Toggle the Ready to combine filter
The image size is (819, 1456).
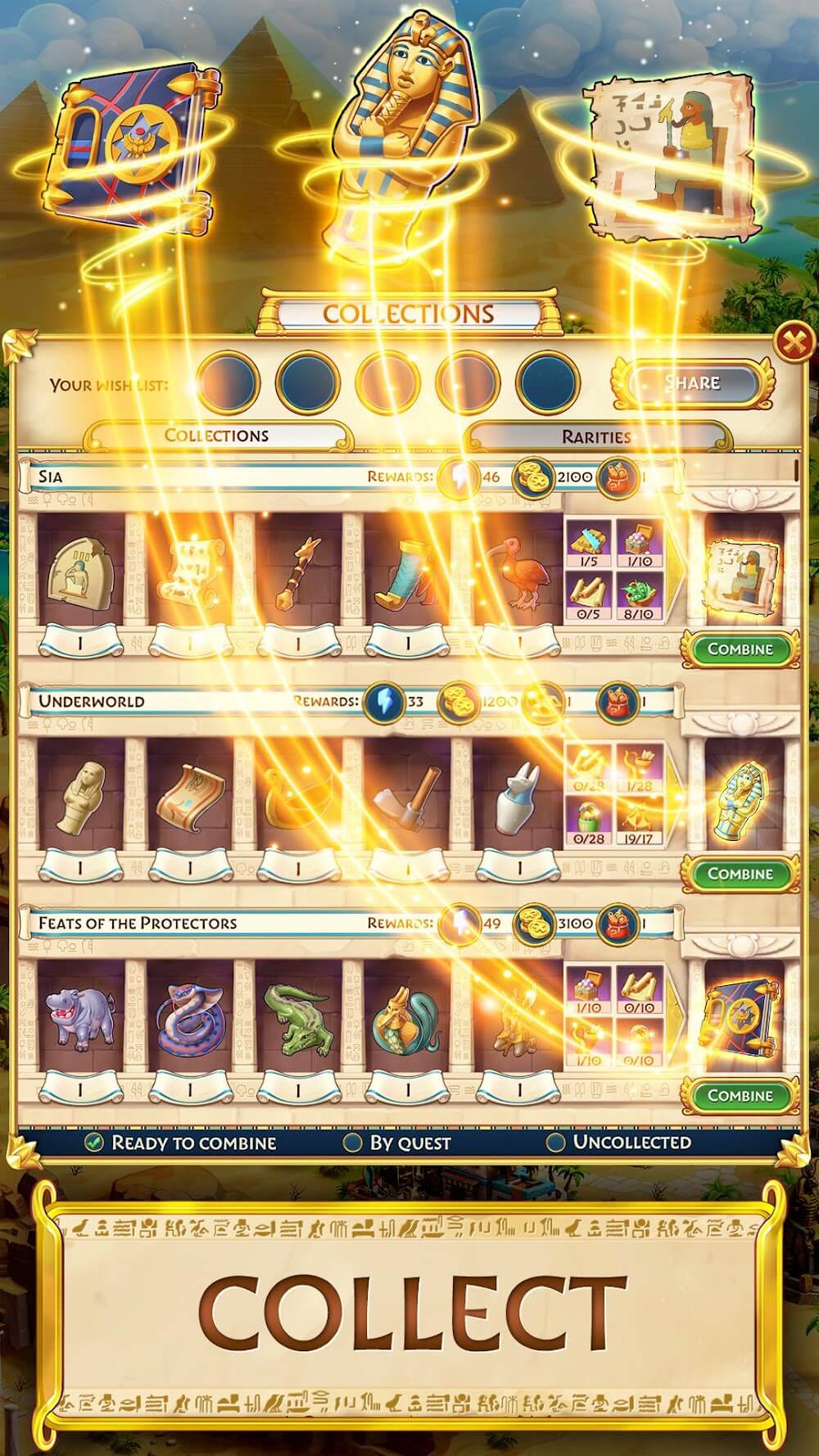[95, 1142]
